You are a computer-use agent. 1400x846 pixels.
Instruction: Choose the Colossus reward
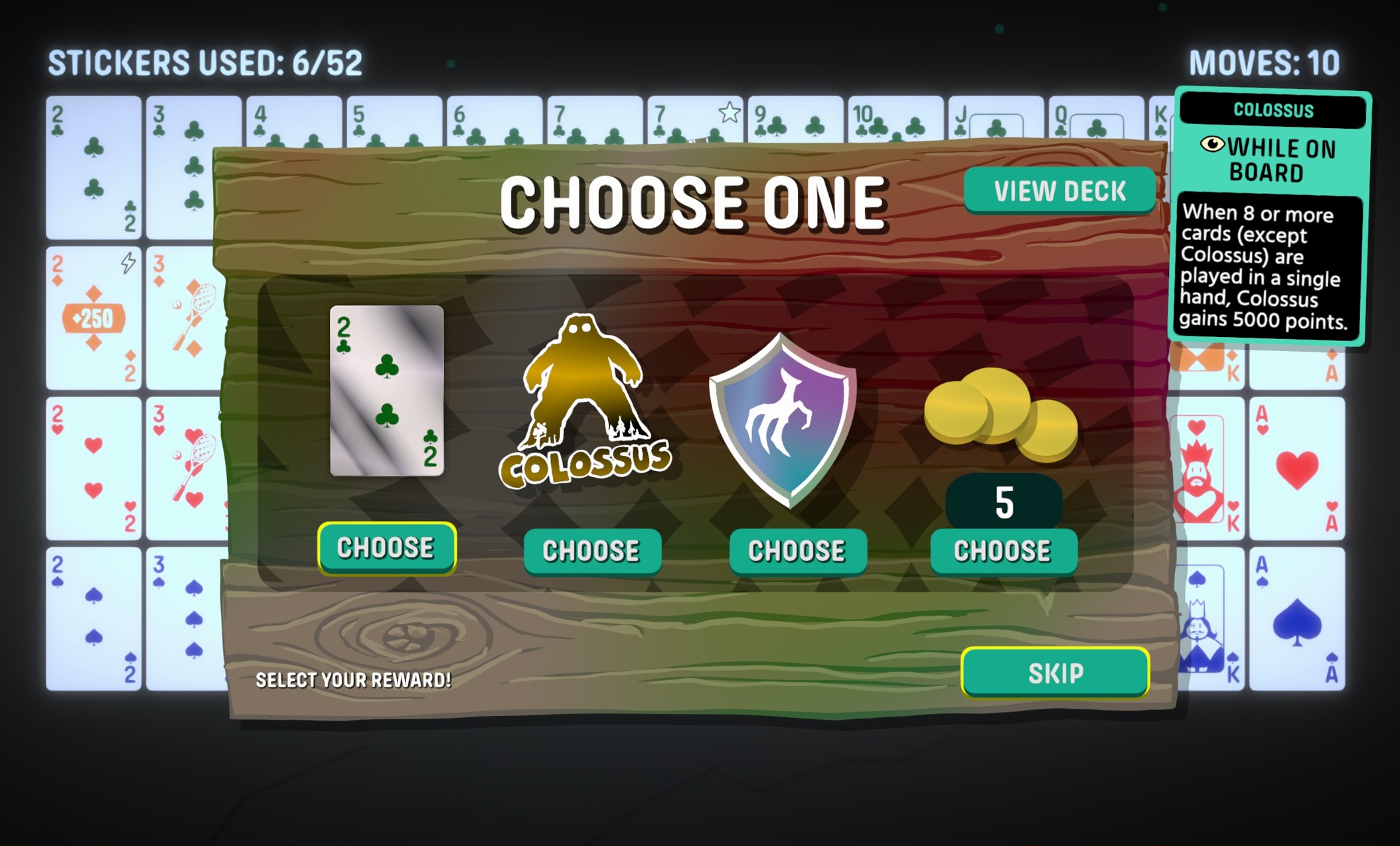[x=591, y=551]
